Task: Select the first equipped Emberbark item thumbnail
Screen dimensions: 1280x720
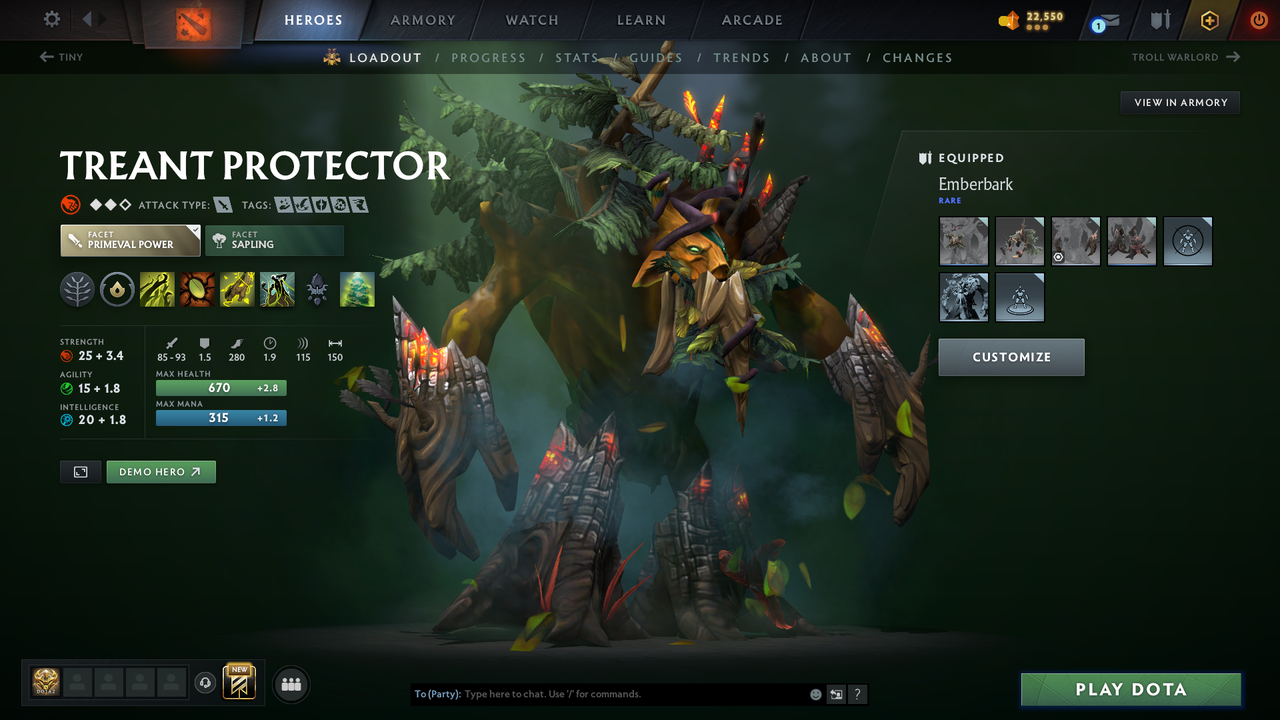Action: (963, 241)
